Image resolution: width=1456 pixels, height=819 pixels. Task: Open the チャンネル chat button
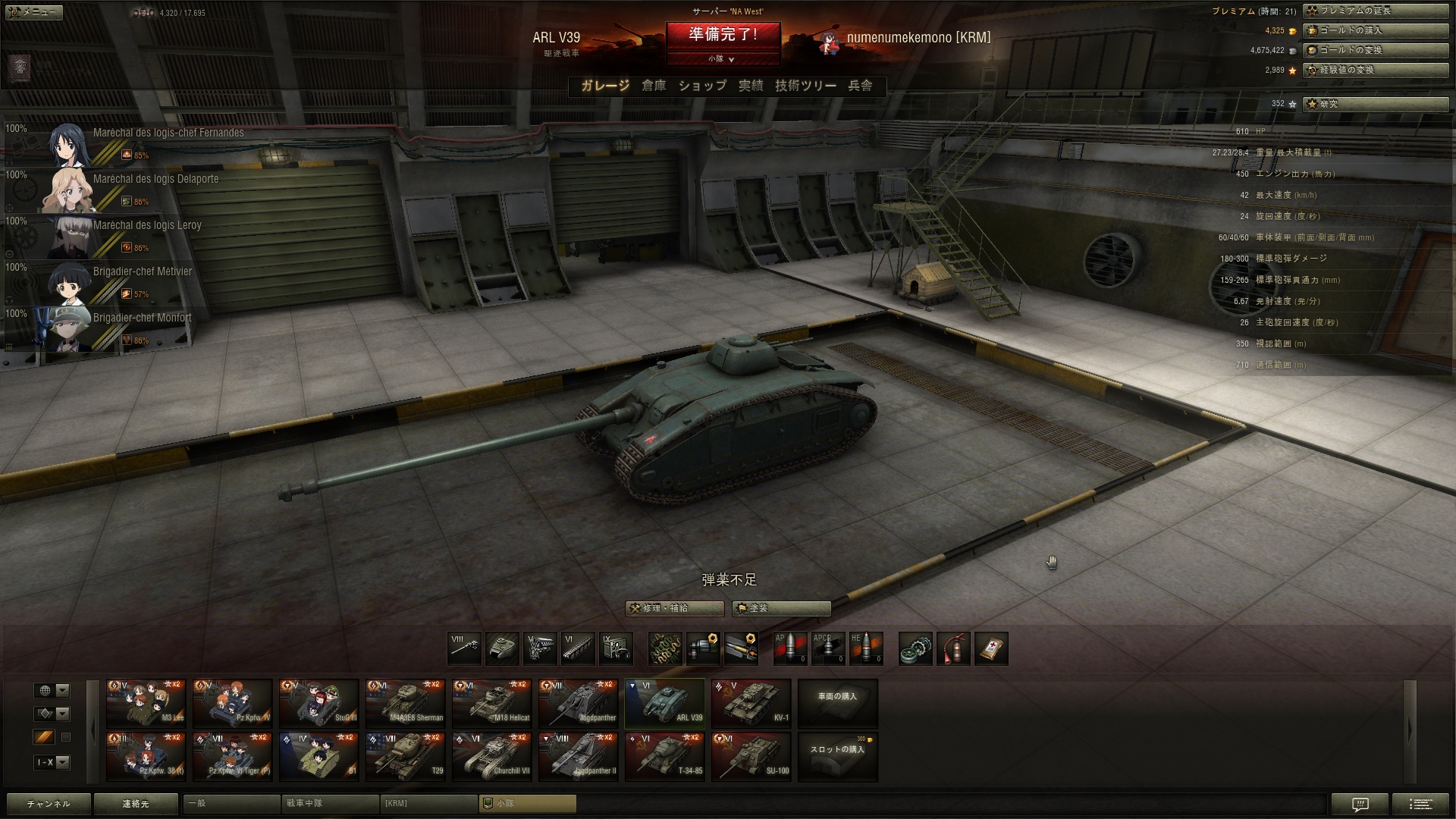tap(49, 804)
